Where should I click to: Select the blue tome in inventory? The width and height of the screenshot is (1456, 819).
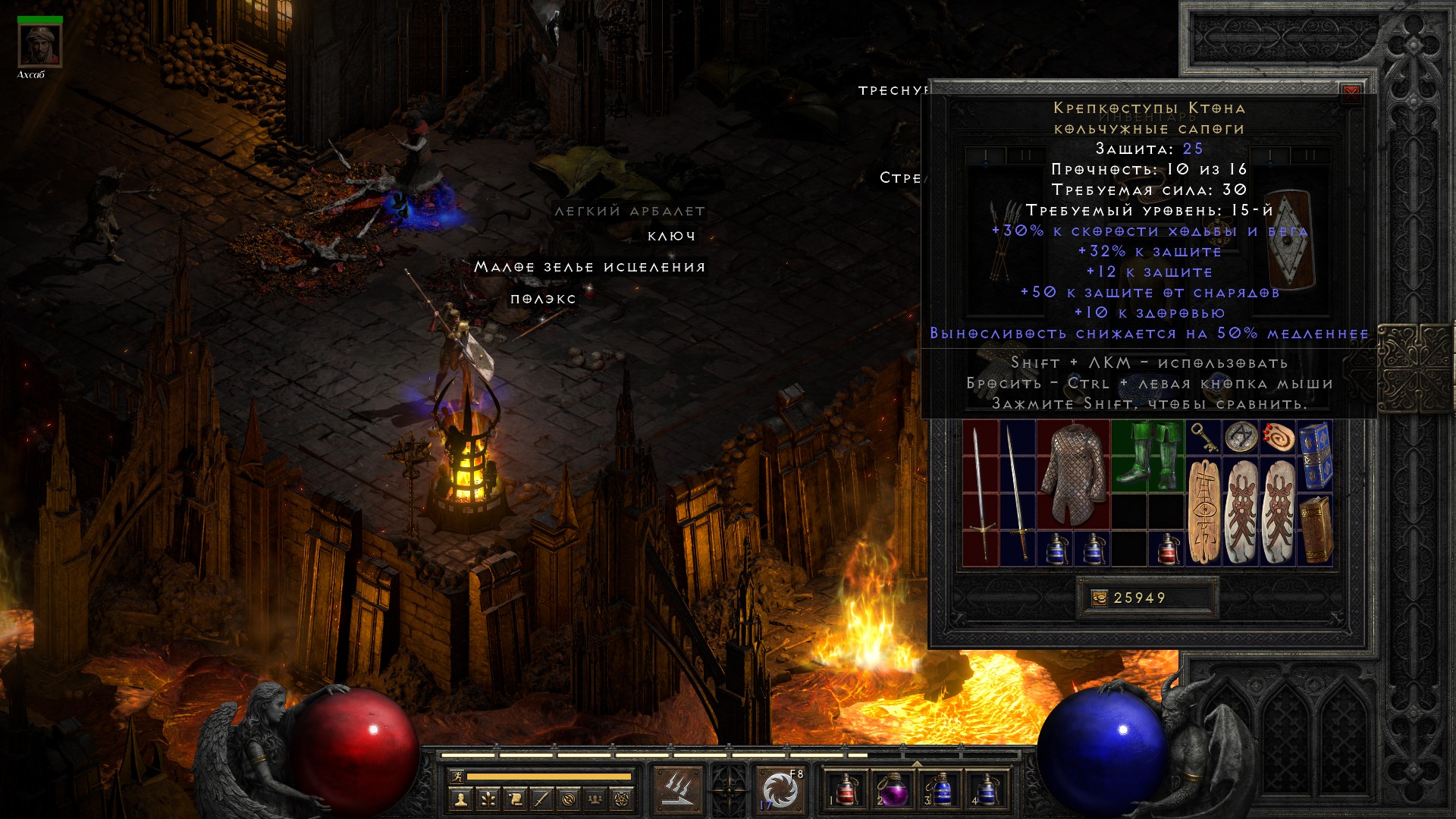tap(1316, 456)
